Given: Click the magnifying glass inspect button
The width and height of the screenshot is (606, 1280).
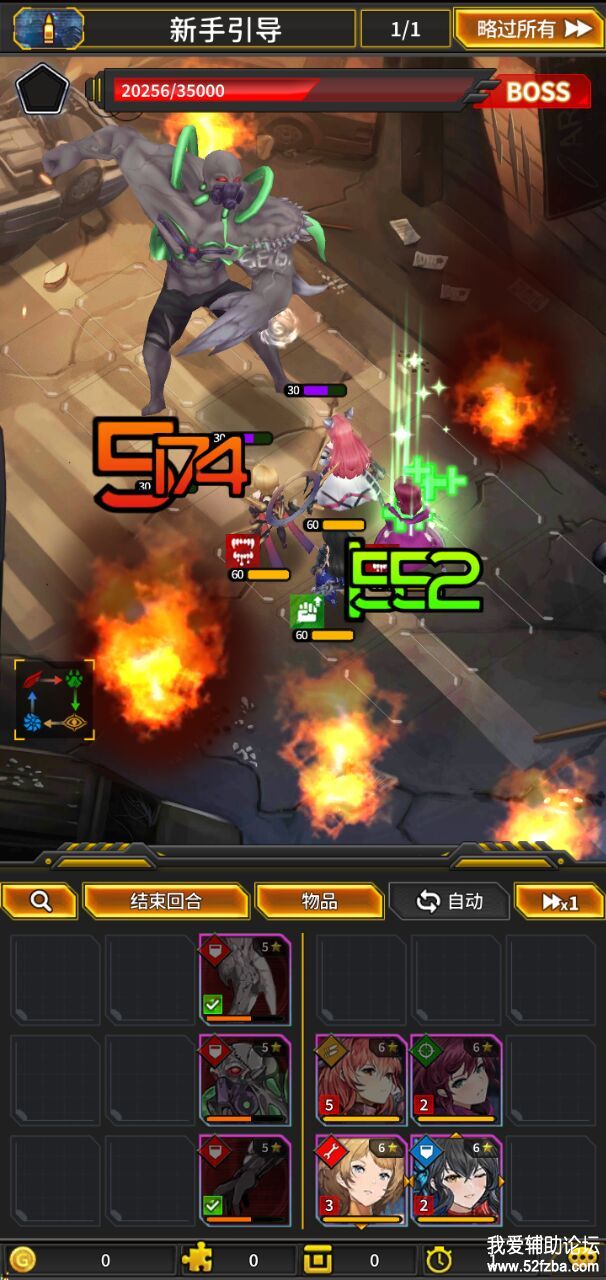Looking at the screenshot, I should (x=40, y=901).
